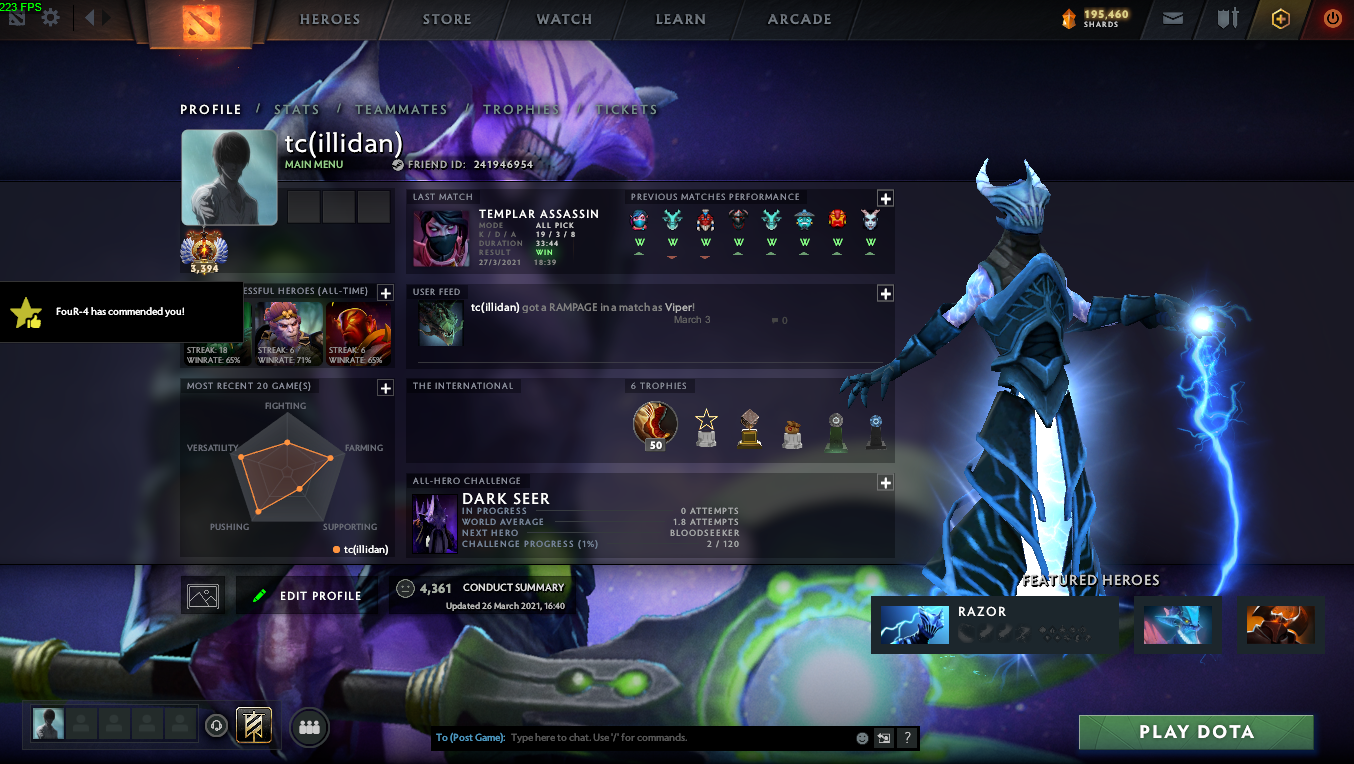View the Trophies tab

521,110
